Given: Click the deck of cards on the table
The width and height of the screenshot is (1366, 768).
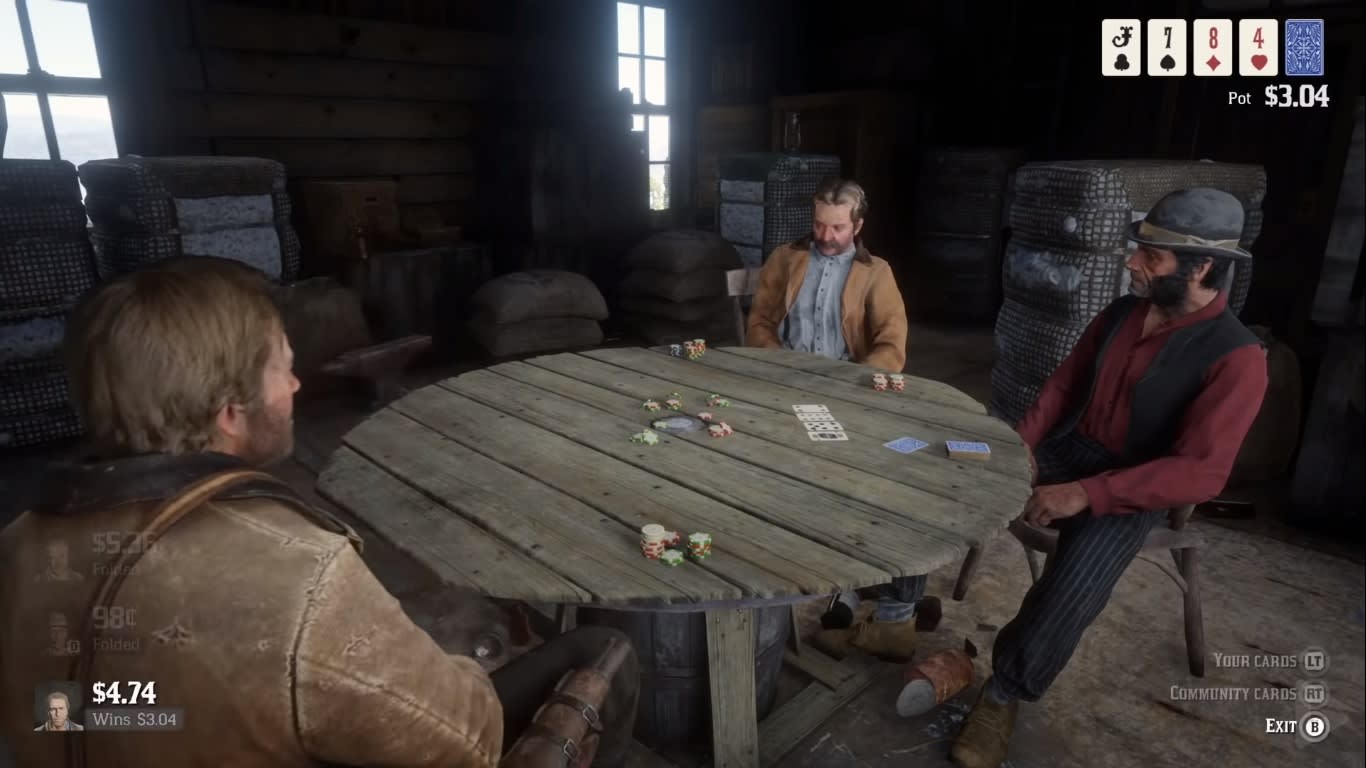Looking at the screenshot, I should click(x=968, y=450).
